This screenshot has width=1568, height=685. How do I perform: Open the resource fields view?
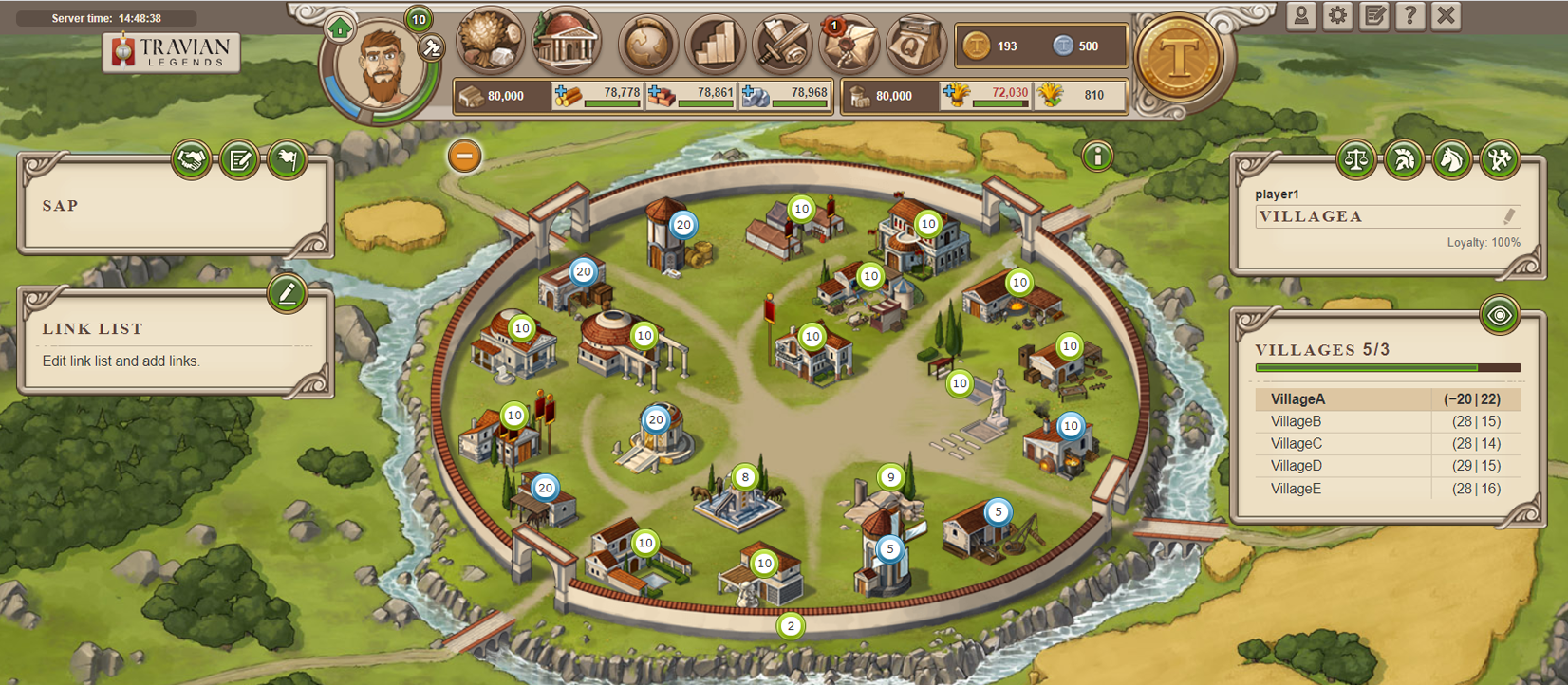pyautogui.click(x=490, y=41)
